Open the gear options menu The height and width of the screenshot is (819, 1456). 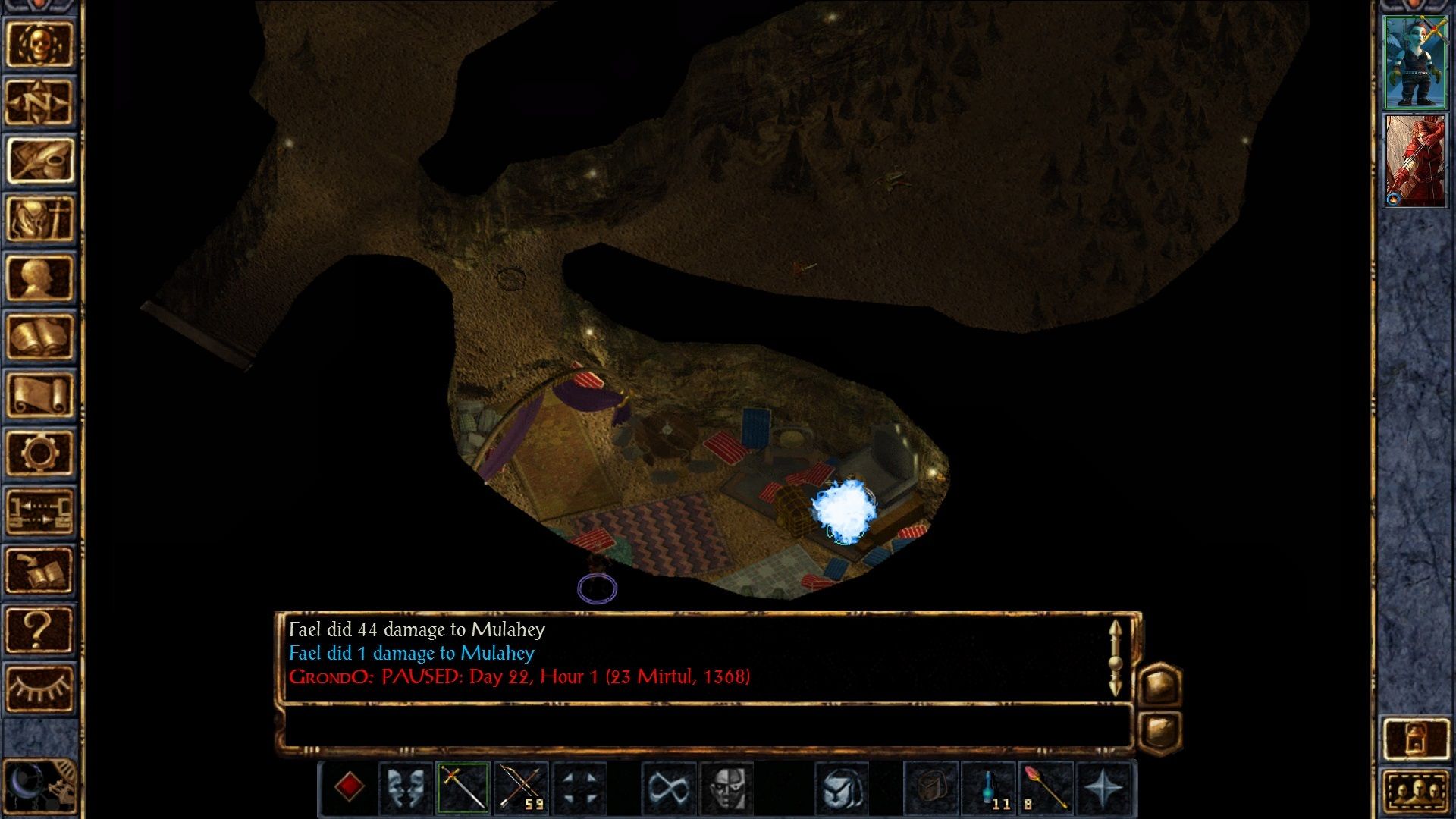pos(39,453)
